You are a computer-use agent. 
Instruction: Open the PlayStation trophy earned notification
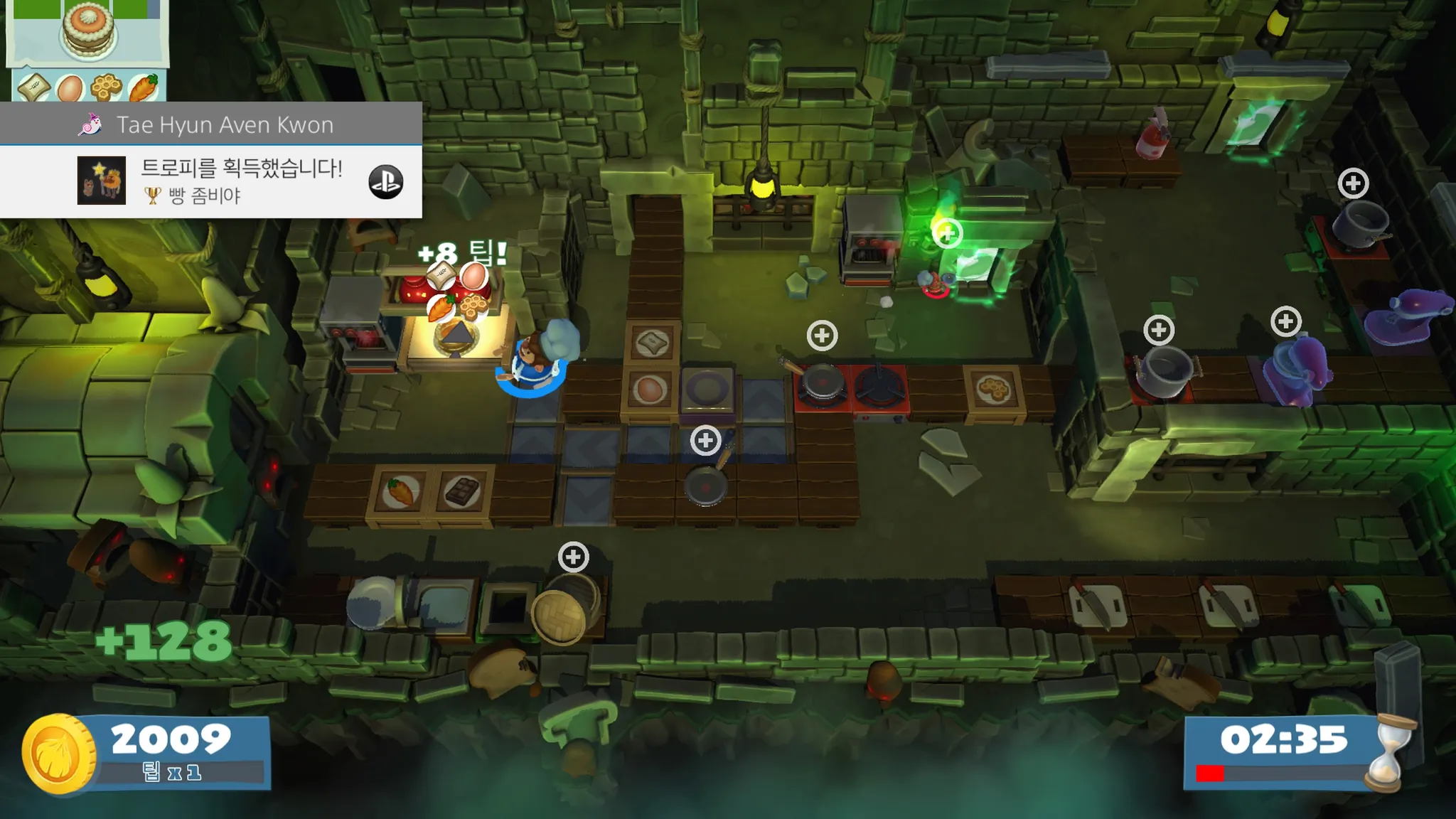click(242, 181)
